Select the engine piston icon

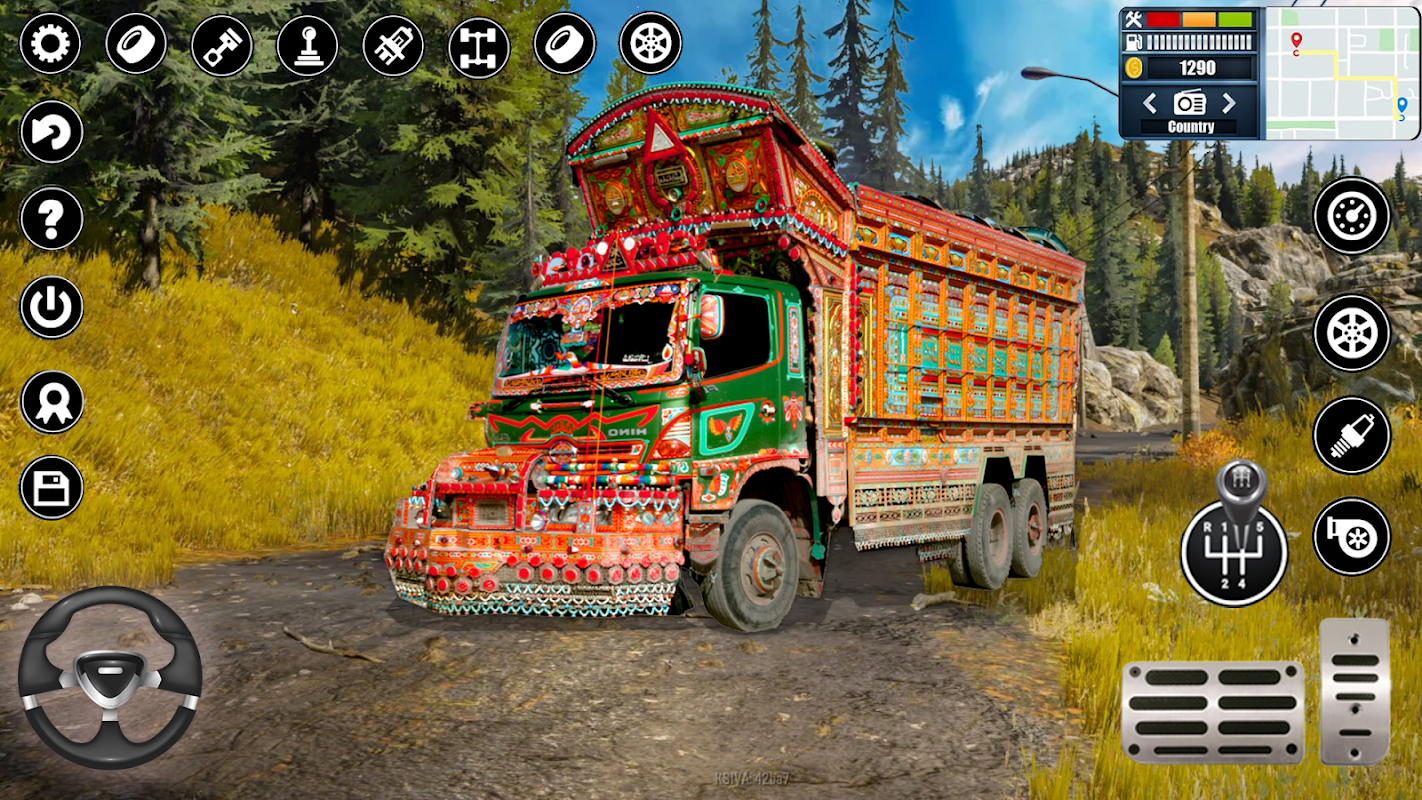(221, 44)
